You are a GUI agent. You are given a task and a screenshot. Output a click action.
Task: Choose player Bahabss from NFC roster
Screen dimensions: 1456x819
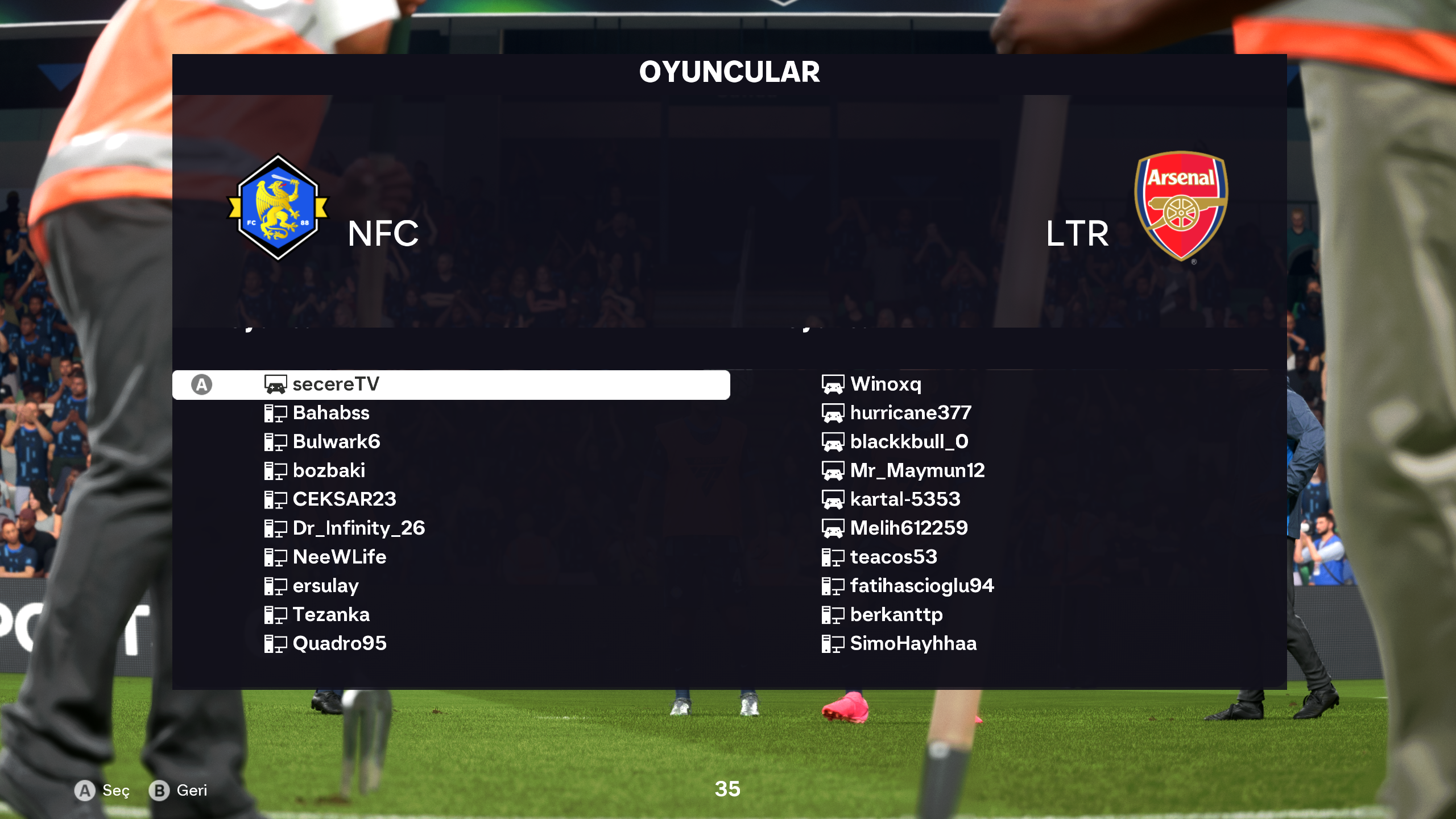pyautogui.click(x=331, y=413)
